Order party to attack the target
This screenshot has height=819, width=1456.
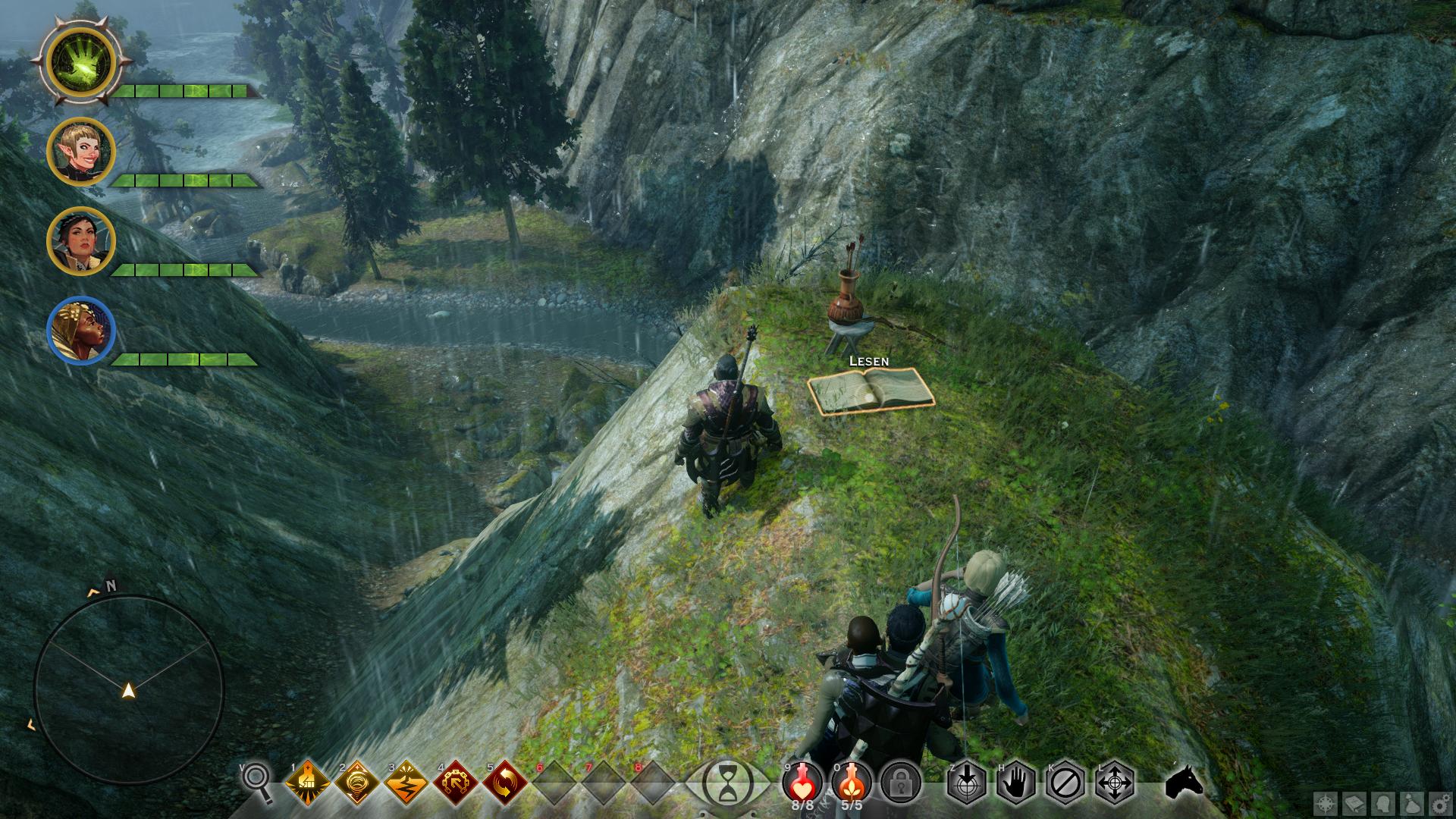(x=966, y=782)
